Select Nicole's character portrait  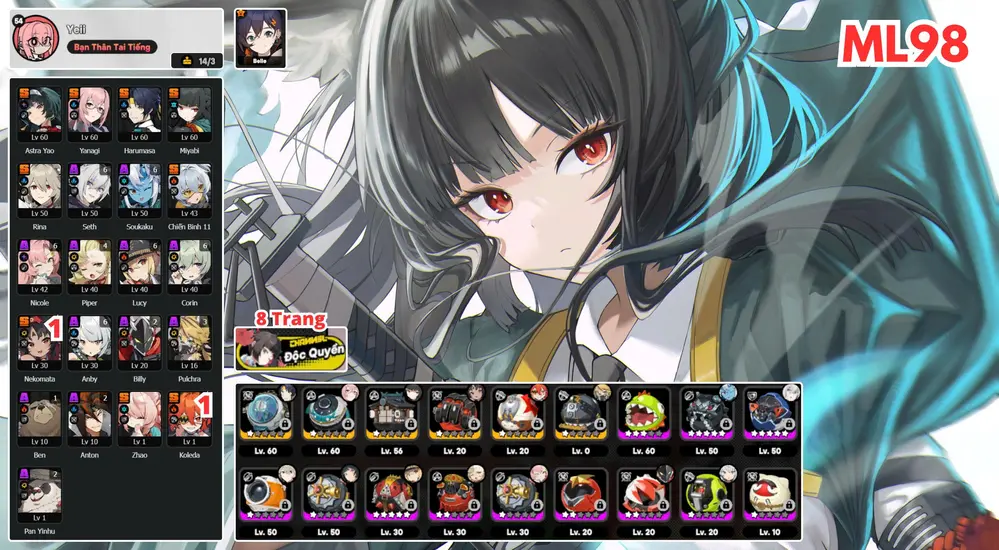40,264
